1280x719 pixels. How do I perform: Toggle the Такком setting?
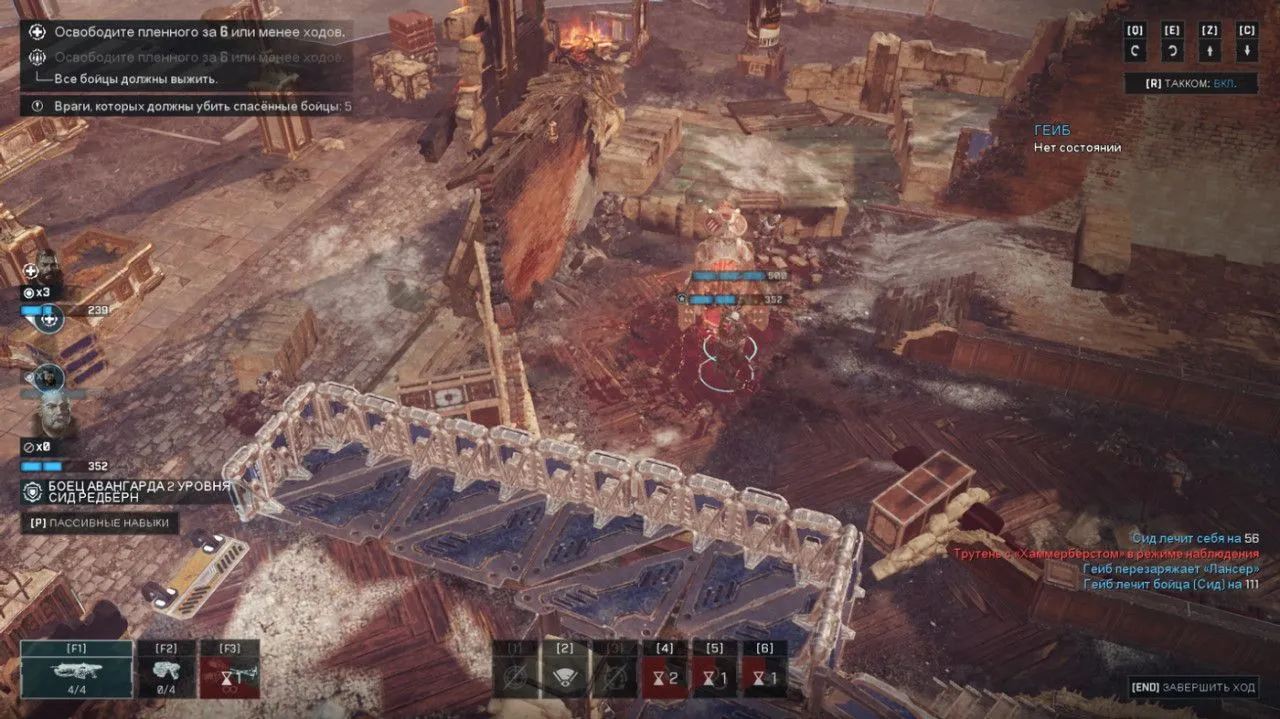point(1191,84)
